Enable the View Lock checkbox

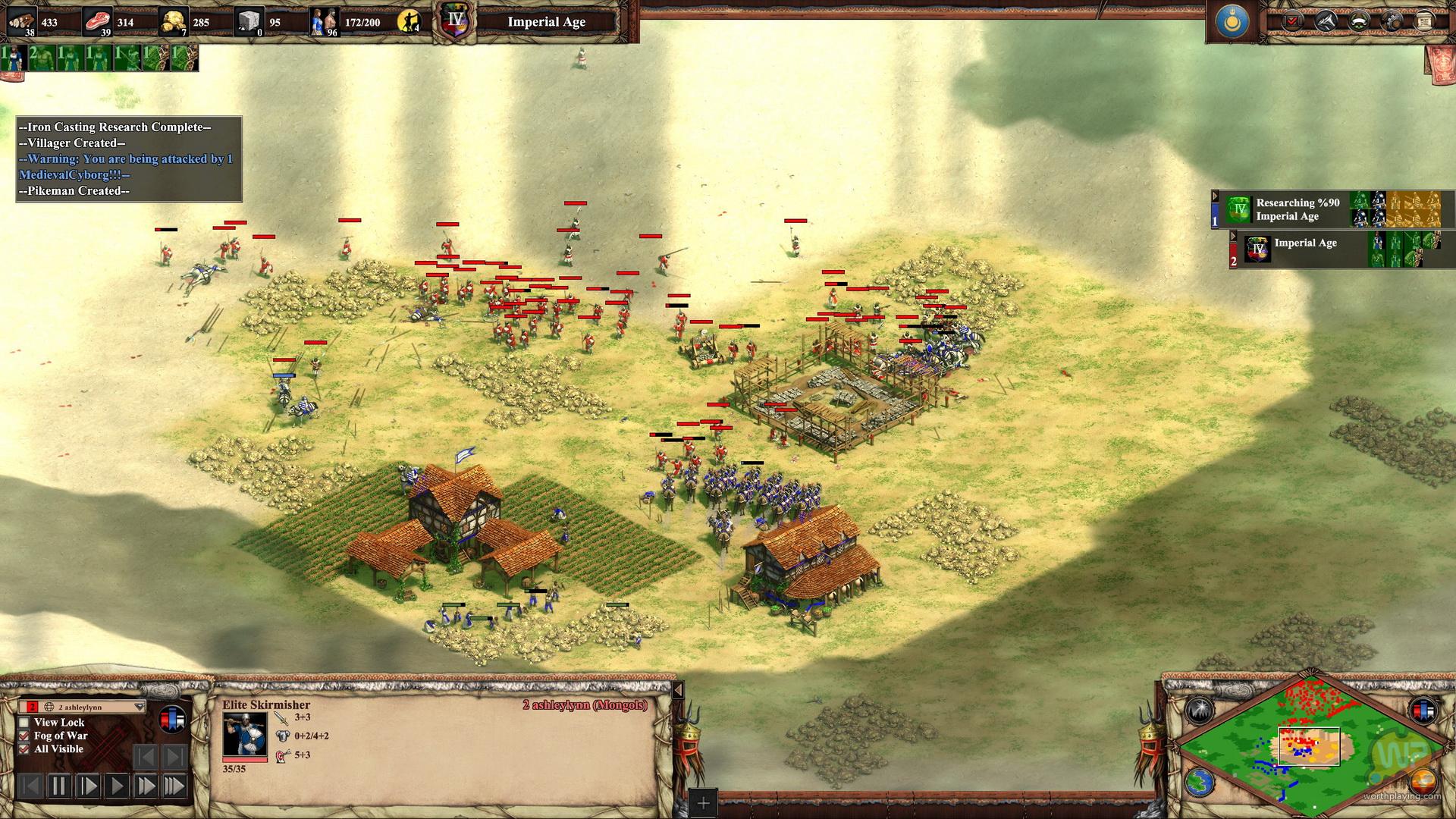pyautogui.click(x=24, y=723)
